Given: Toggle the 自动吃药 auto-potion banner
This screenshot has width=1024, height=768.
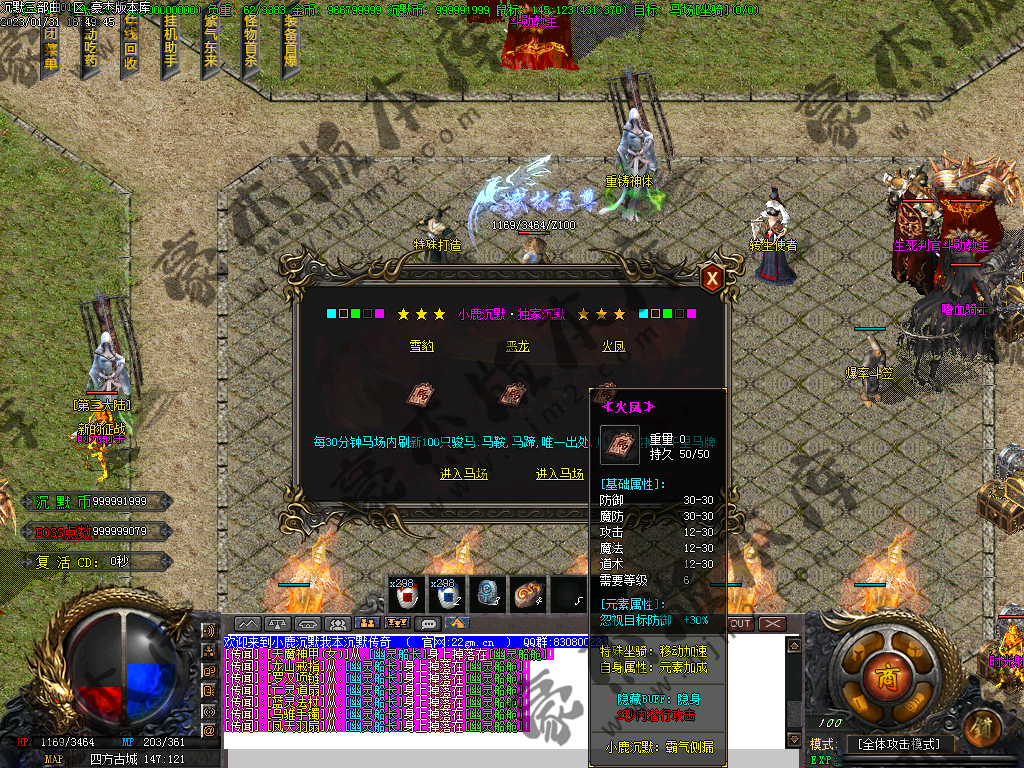Looking at the screenshot, I should (x=90, y=45).
